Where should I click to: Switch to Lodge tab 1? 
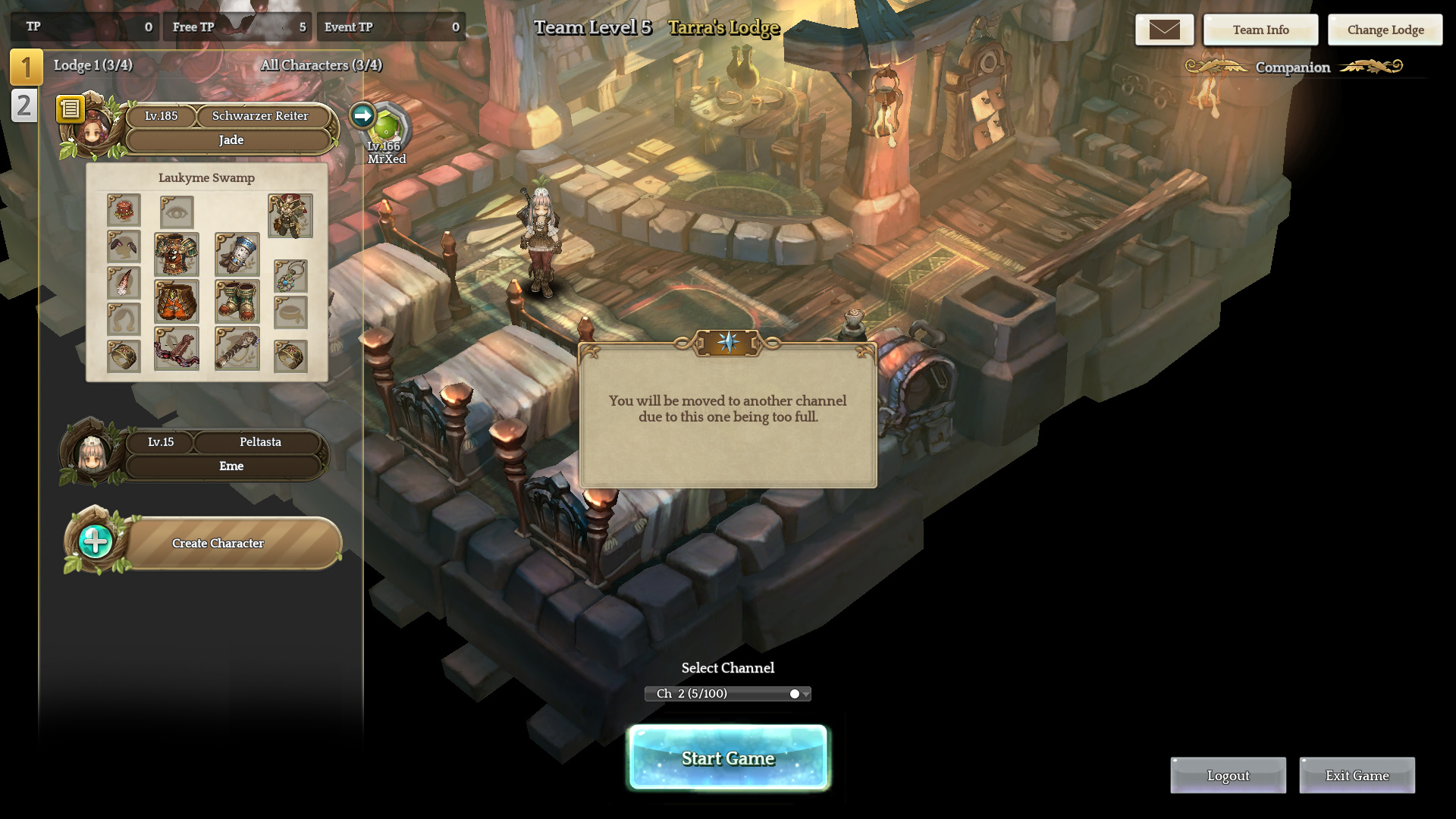pyautogui.click(x=26, y=67)
